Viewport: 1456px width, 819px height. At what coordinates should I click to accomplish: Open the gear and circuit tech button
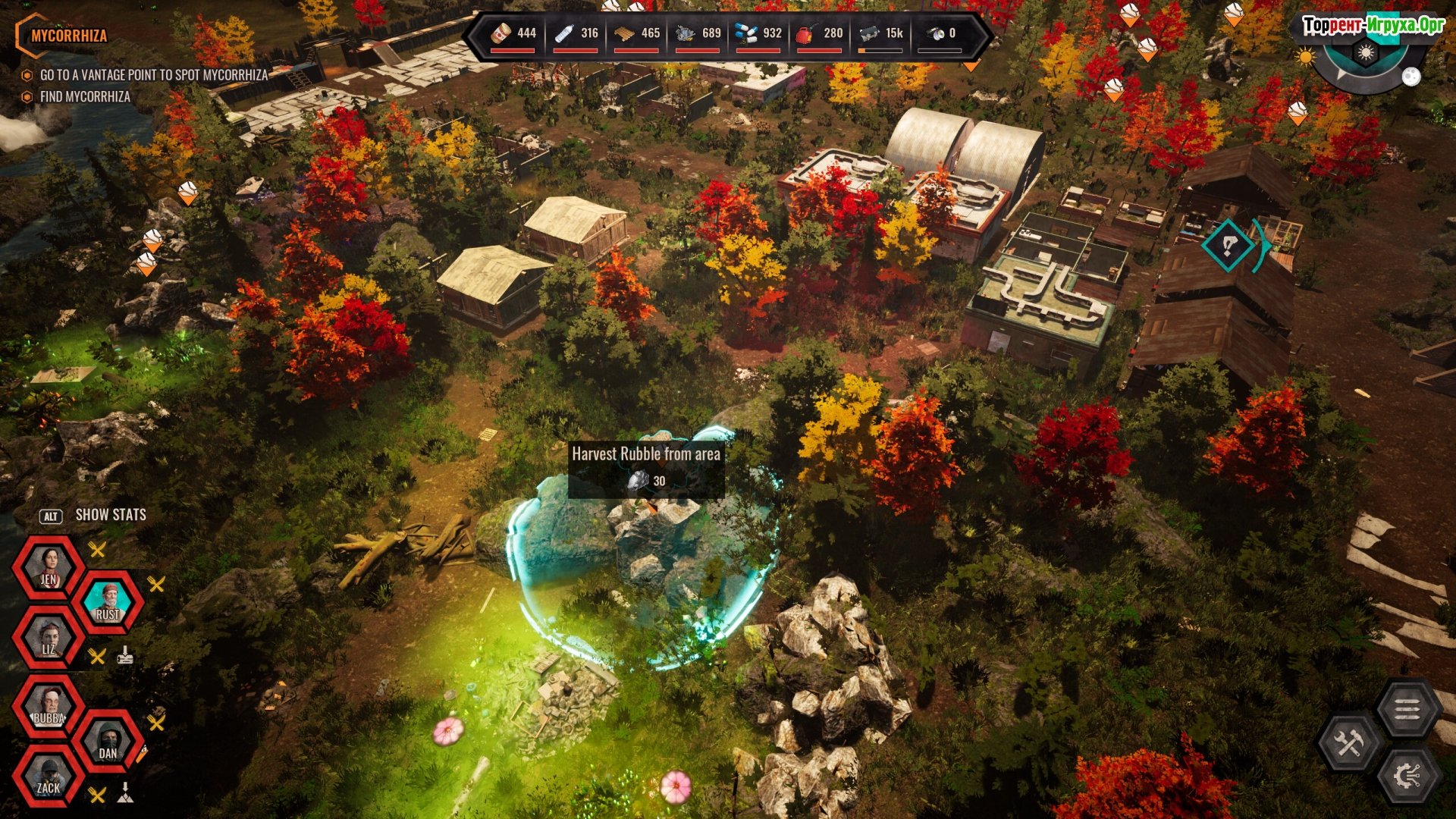[1407, 777]
